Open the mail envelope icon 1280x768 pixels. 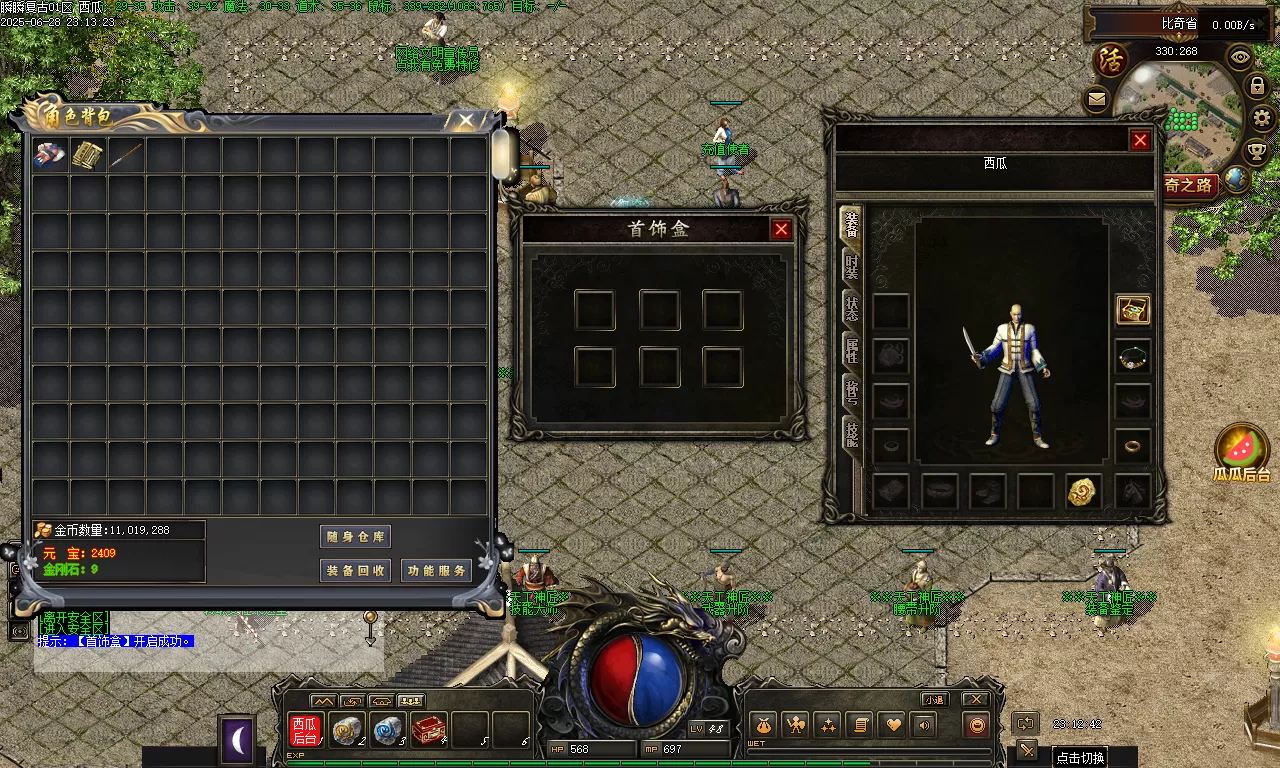[x=1097, y=99]
